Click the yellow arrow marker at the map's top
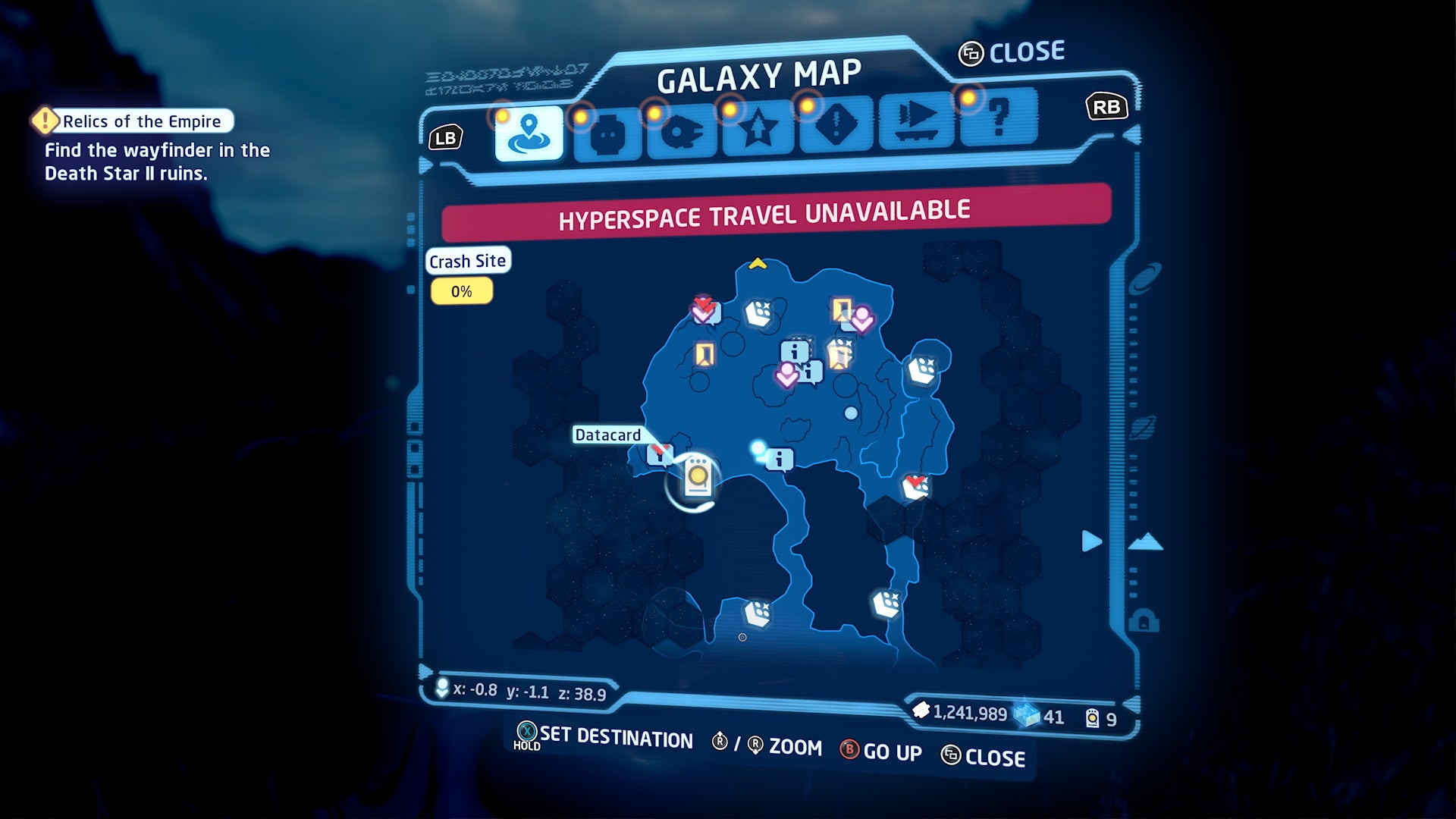Image resolution: width=1456 pixels, height=819 pixels. point(758,263)
